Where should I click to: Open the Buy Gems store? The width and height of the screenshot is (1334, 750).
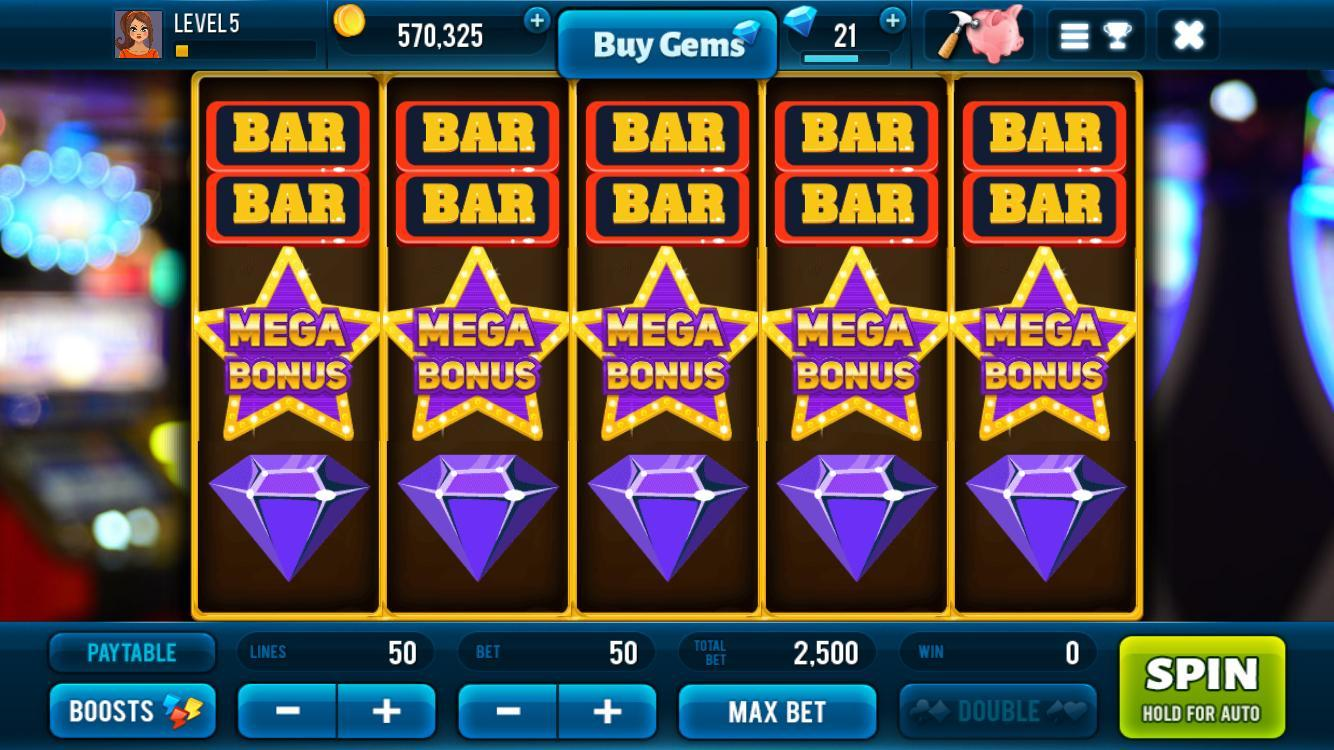(667, 42)
